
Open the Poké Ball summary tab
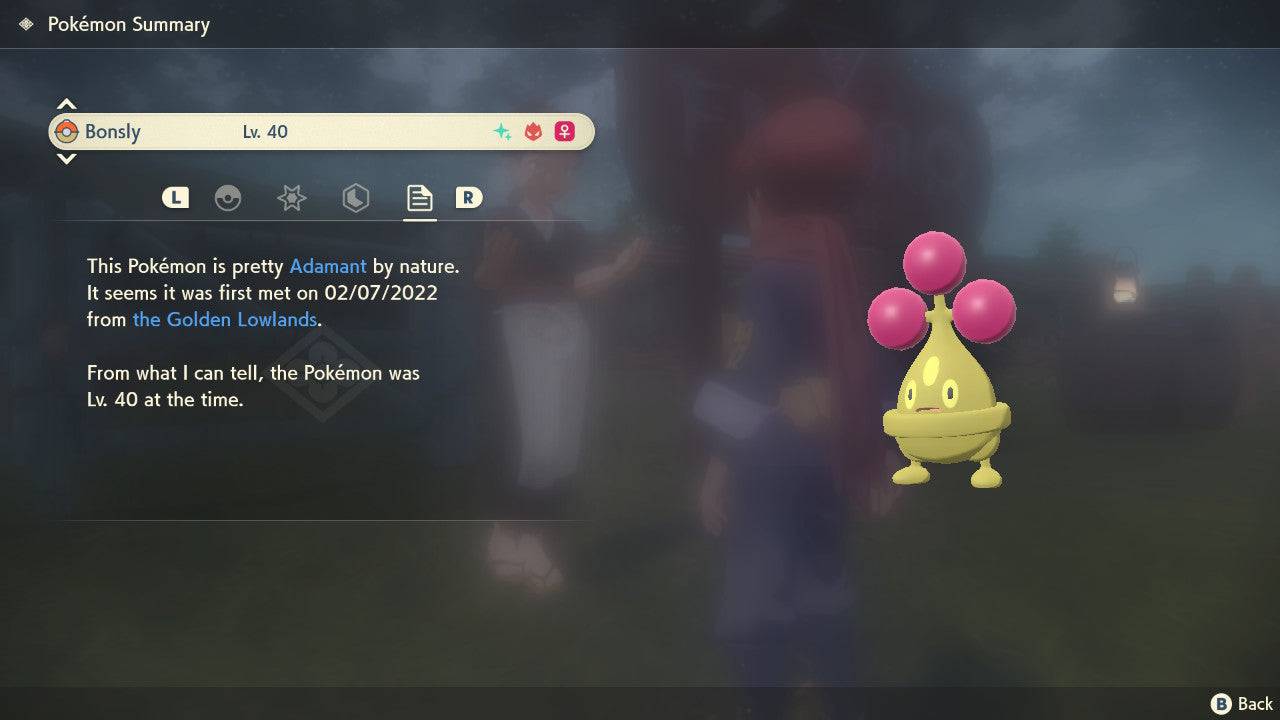229,198
